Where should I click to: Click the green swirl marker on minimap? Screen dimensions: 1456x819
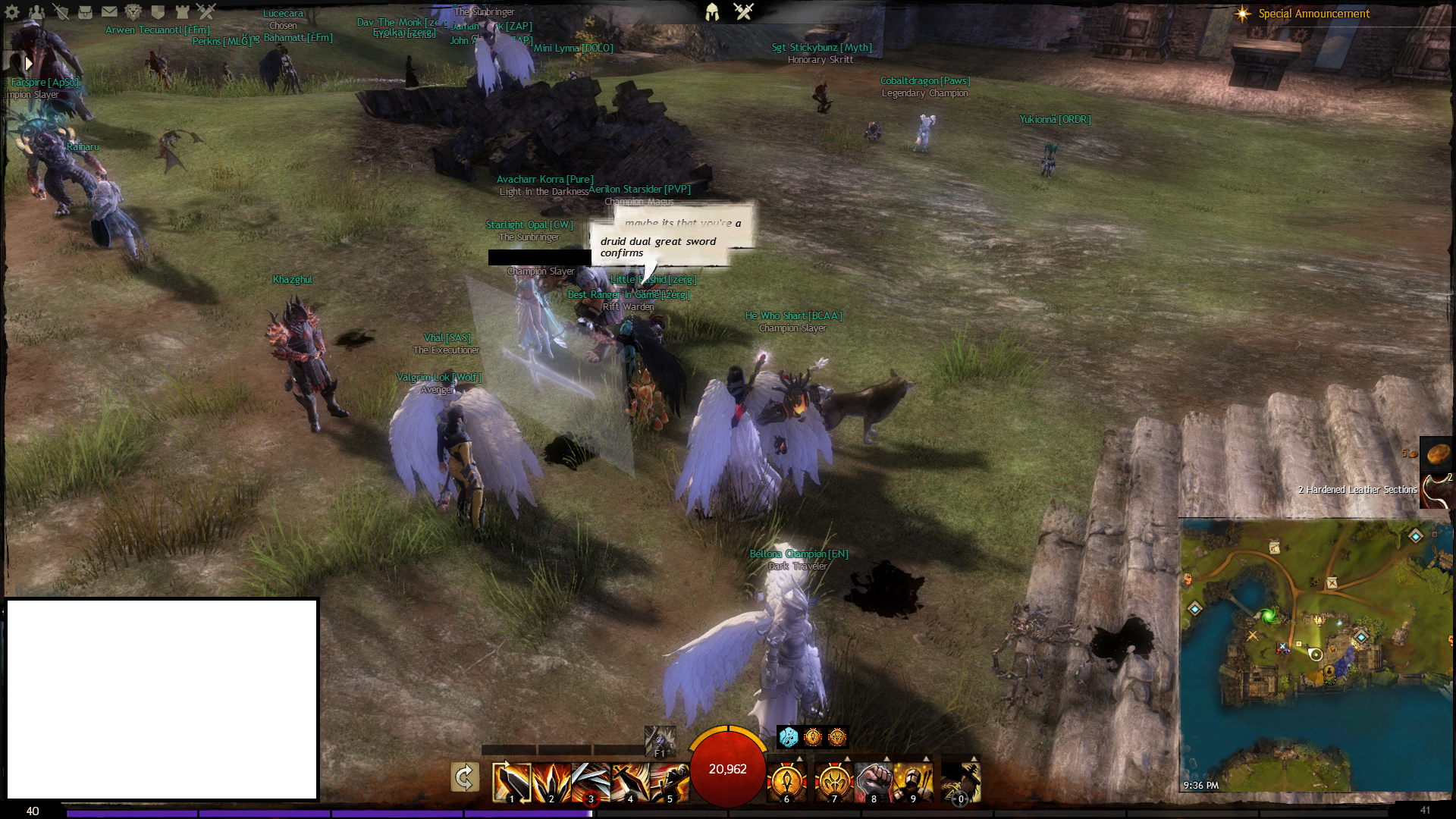pos(1268,616)
